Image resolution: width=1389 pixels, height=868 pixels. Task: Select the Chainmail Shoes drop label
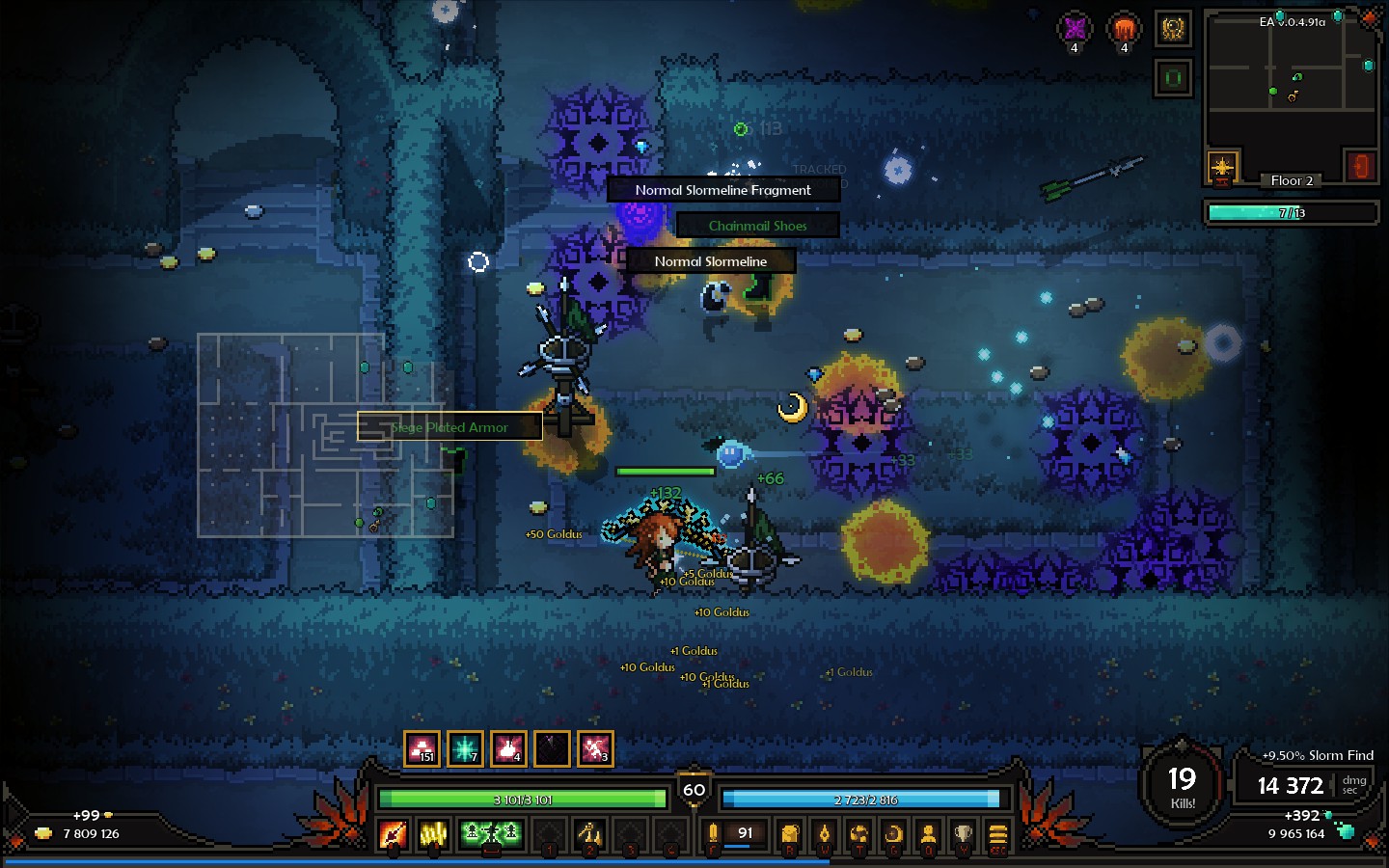[x=757, y=225]
